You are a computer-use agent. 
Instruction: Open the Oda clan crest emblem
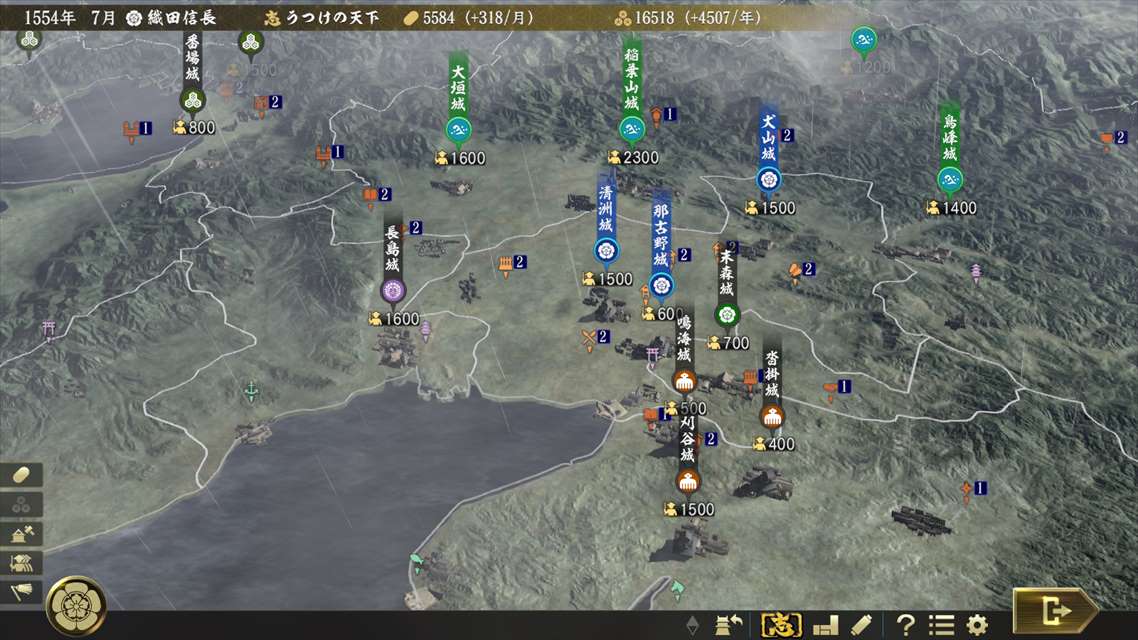(x=76, y=605)
